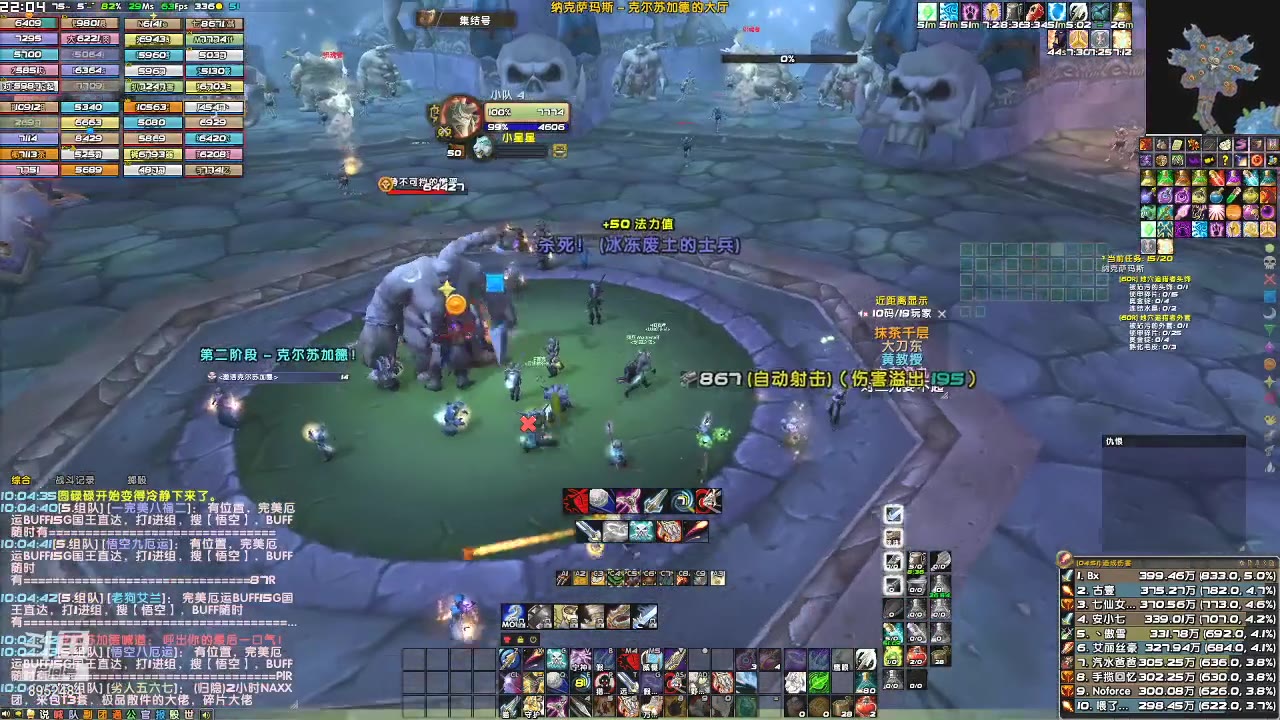The height and width of the screenshot is (720, 1280).
Task: Click the sword class icon beside Bx in damage meter
Action: (x=1067, y=576)
